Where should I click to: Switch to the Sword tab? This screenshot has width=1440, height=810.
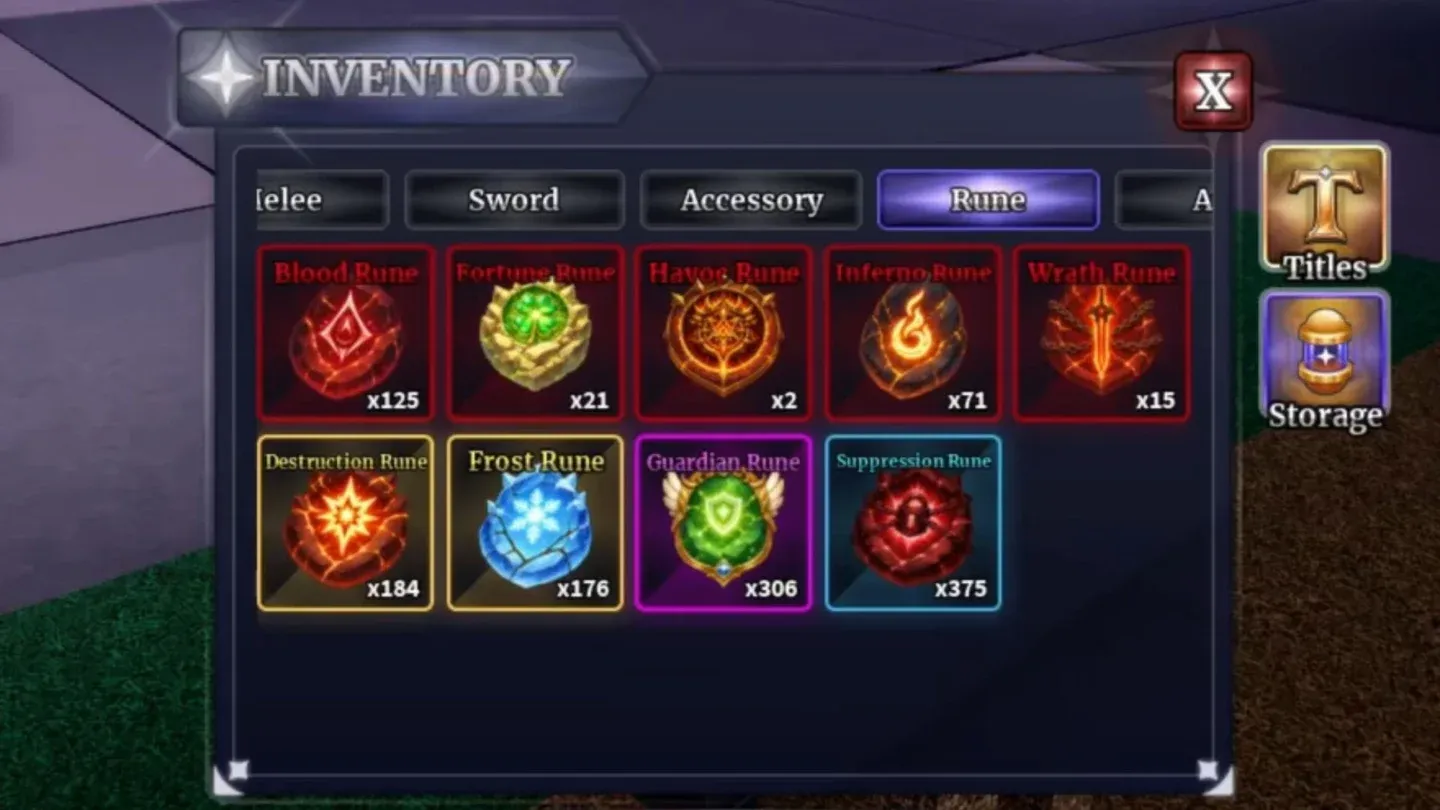(x=514, y=200)
